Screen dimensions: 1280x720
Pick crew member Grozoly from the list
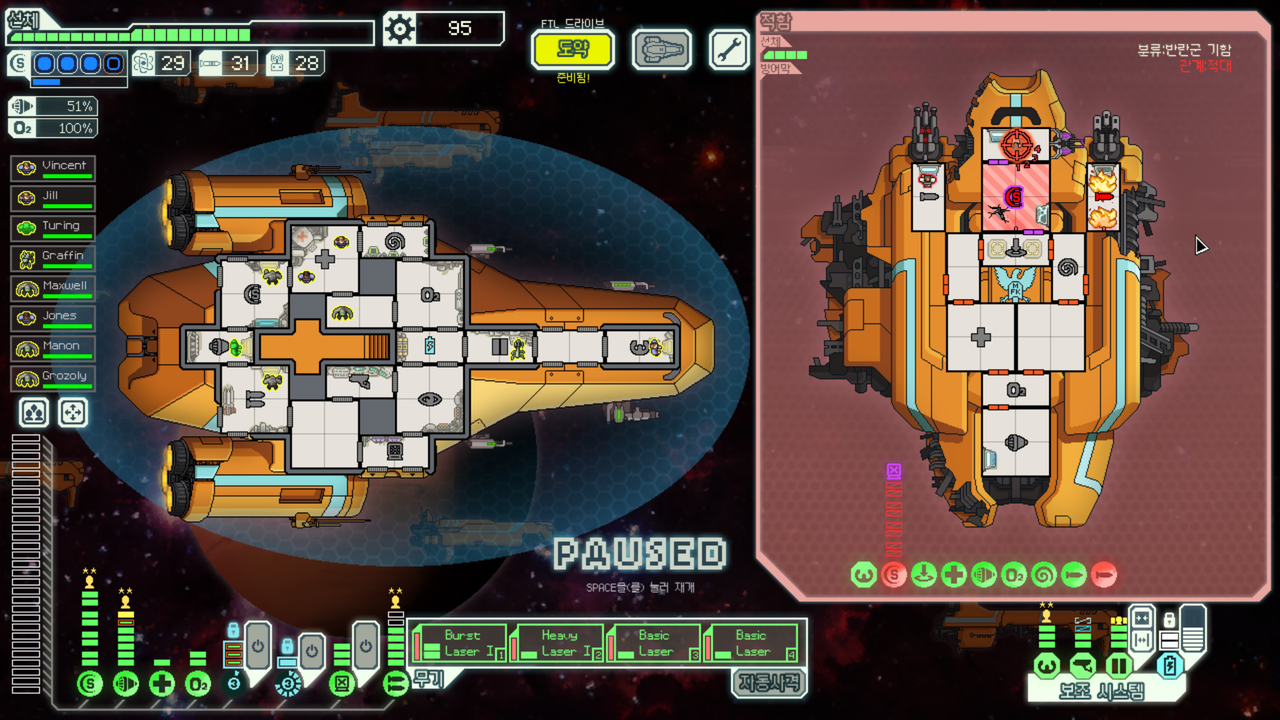(53, 378)
